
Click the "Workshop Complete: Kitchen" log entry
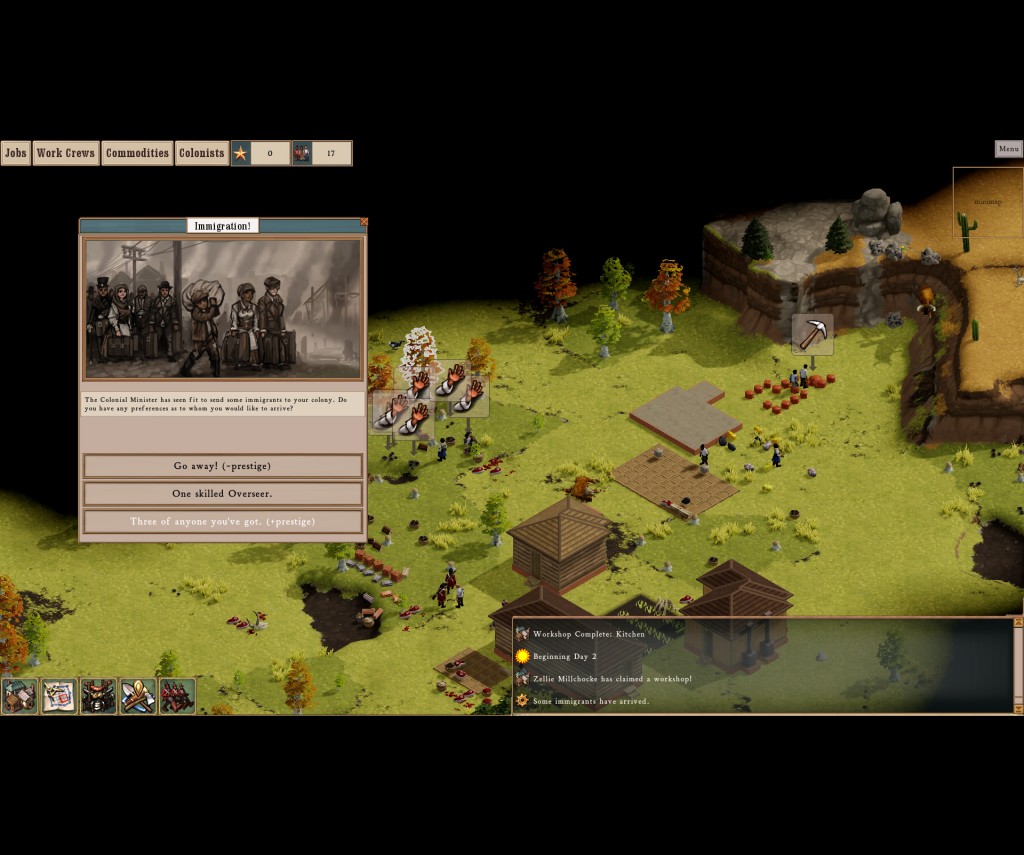click(589, 634)
